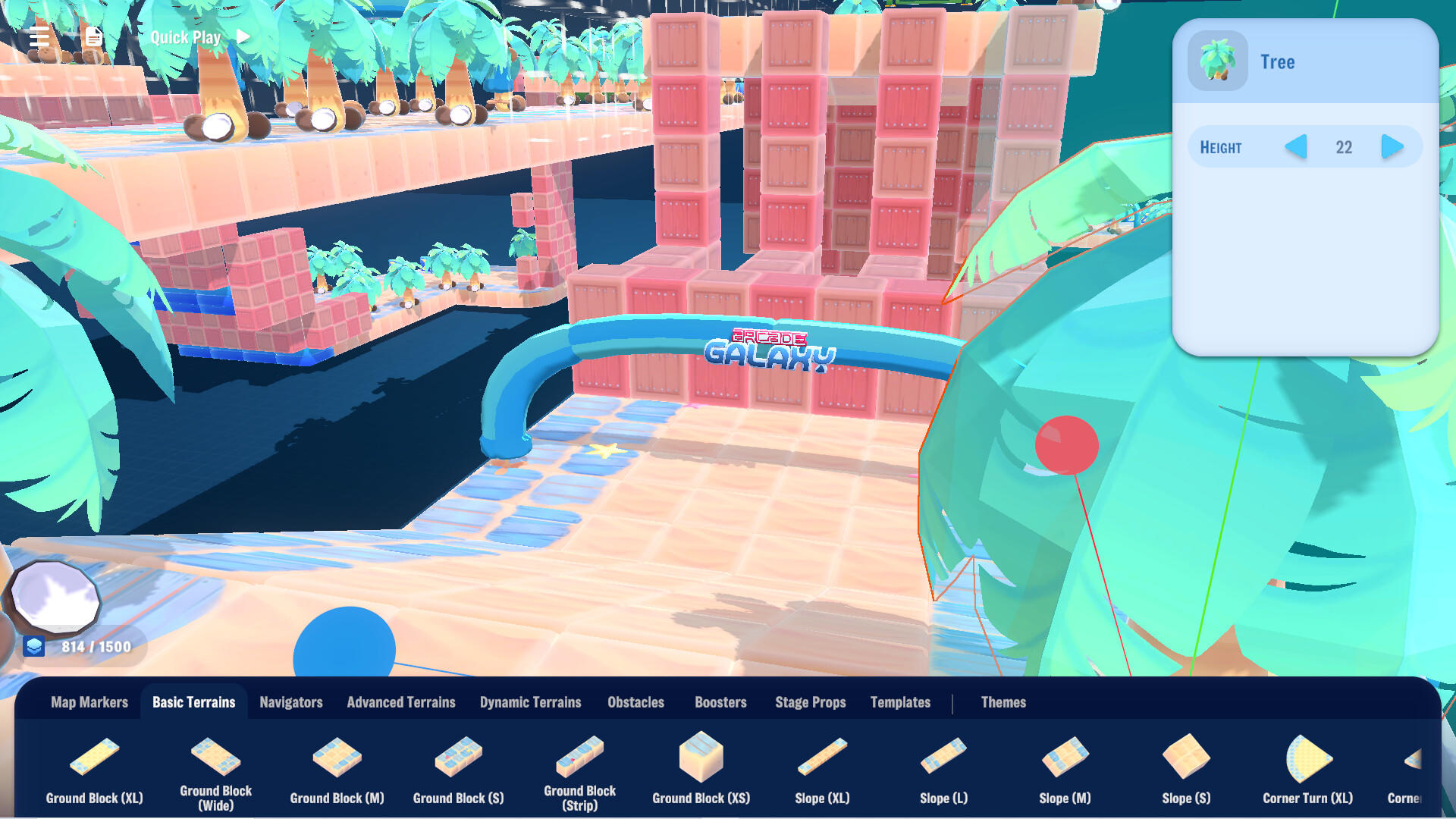Switch to the Boosters tab
This screenshot has height=819, width=1456.
[x=720, y=702]
